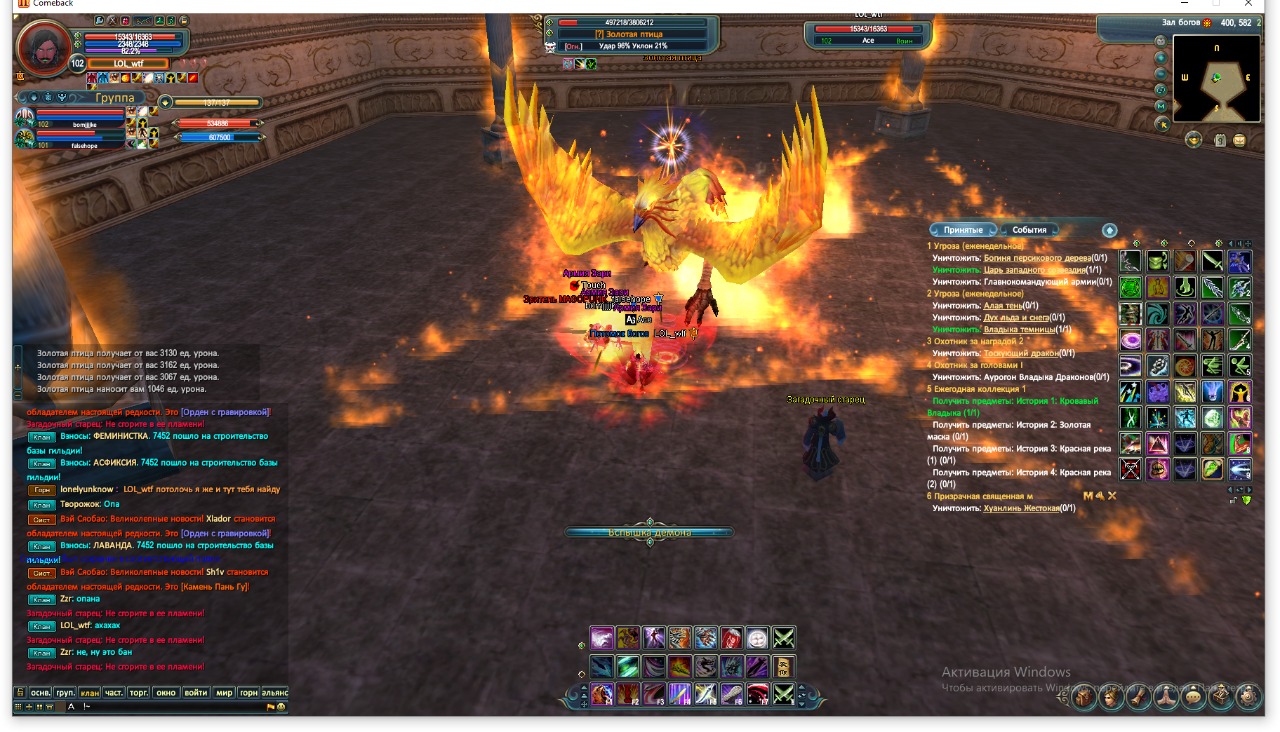Select the клан chat channel tab
Screen dimensions: 1280x732
[90, 692]
